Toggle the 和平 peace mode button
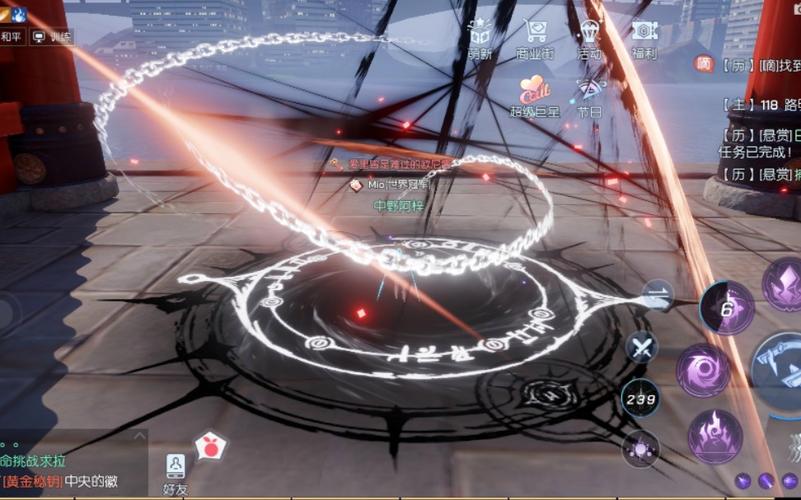801x500 pixels. coord(12,37)
